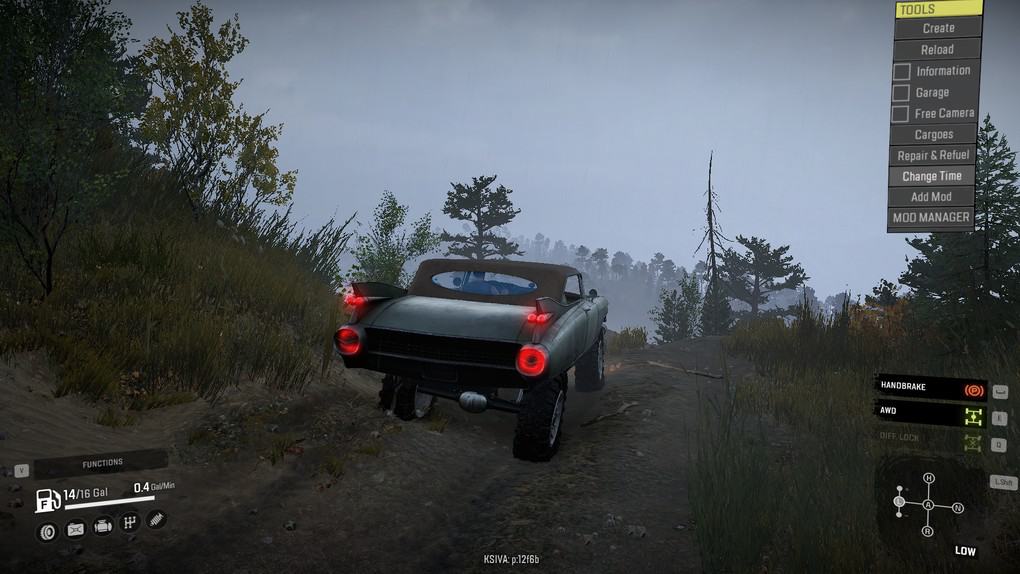
Task: Shift the gearbox to Neutral (N)
Action: click(x=958, y=508)
